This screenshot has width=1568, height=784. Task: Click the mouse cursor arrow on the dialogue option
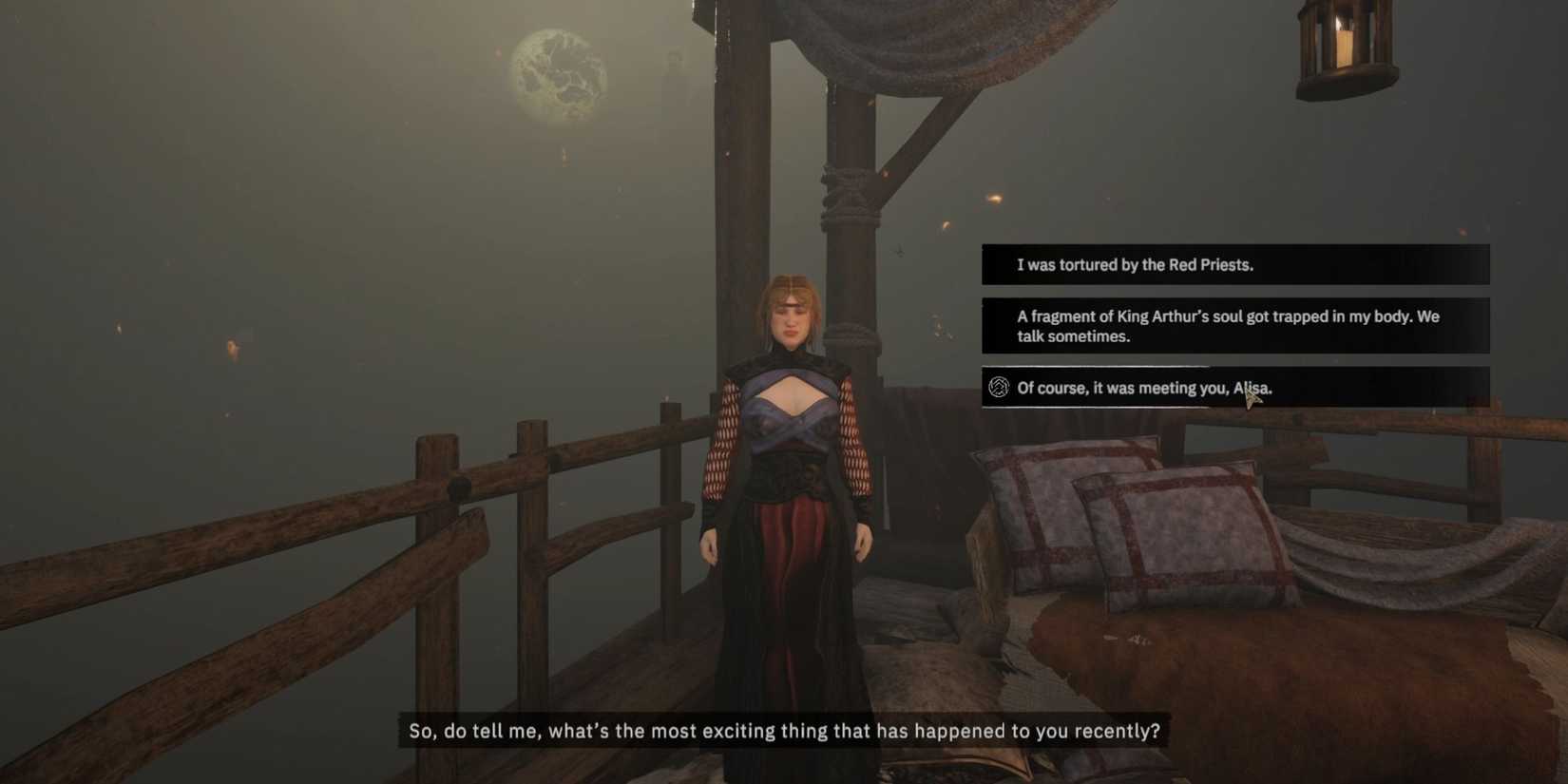click(x=1251, y=392)
